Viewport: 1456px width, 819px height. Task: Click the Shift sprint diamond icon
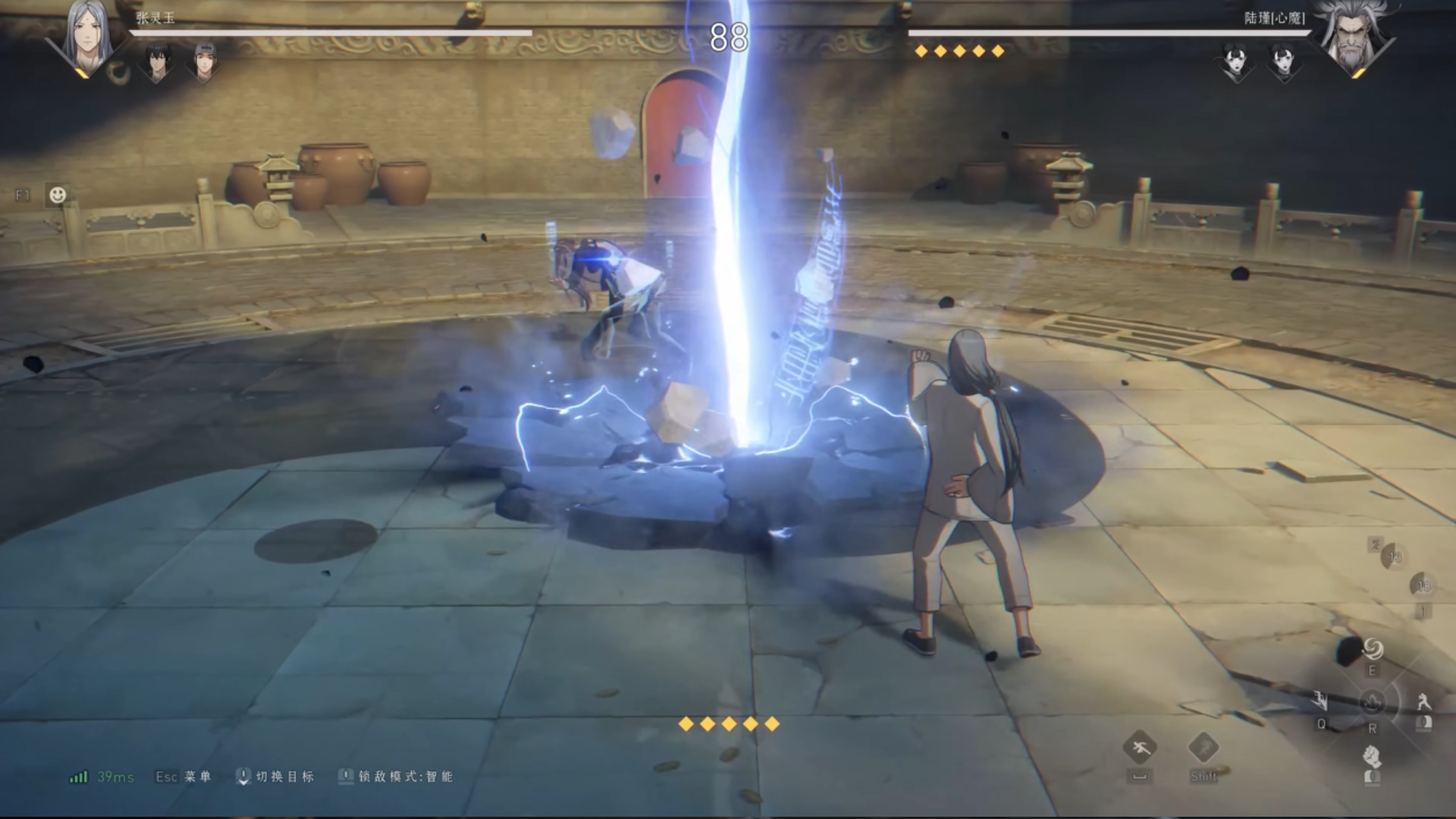(1204, 746)
